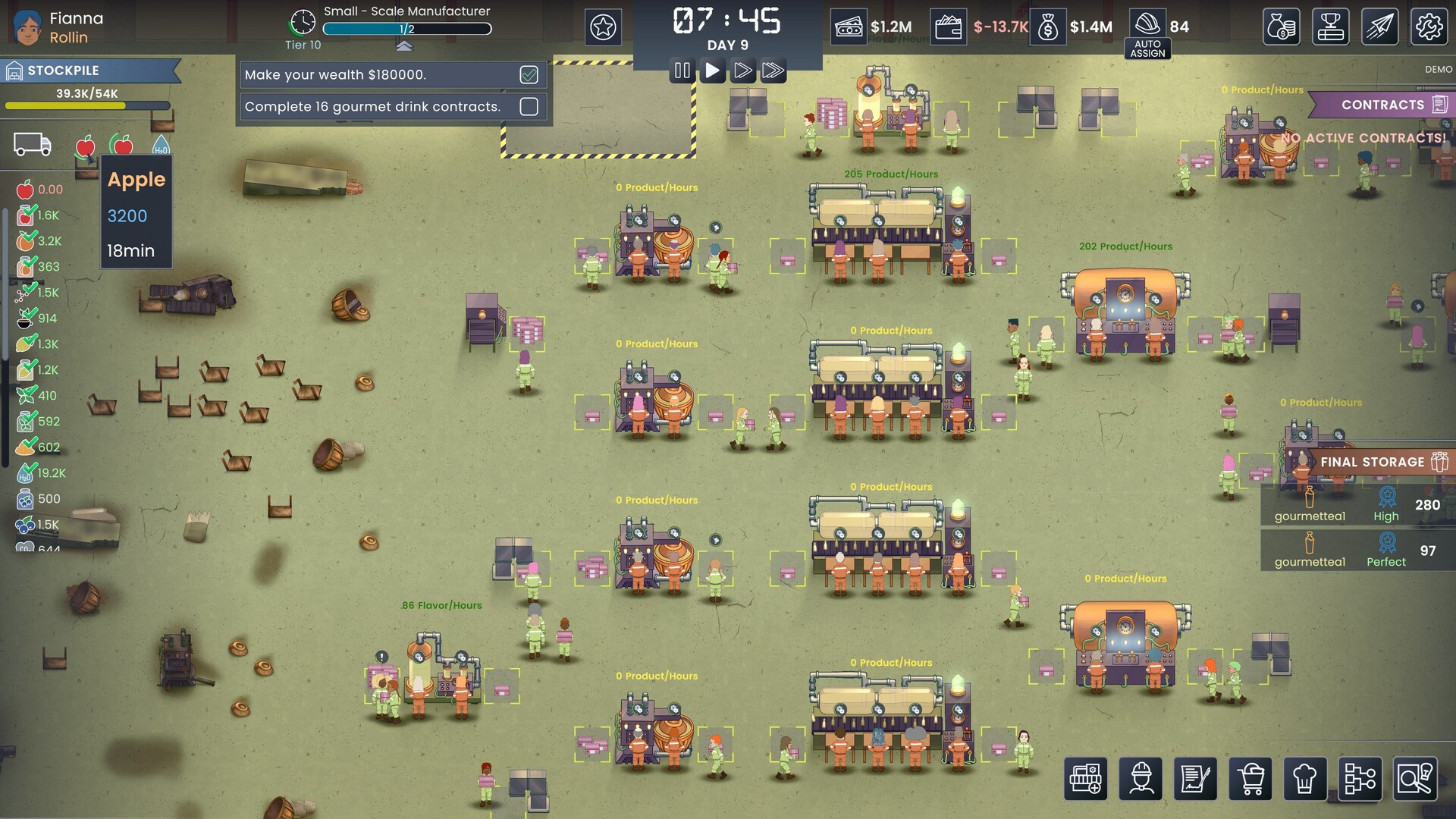Open worker management via the hard-hat icon
The width and height of the screenshot is (1456, 819).
(x=1142, y=779)
